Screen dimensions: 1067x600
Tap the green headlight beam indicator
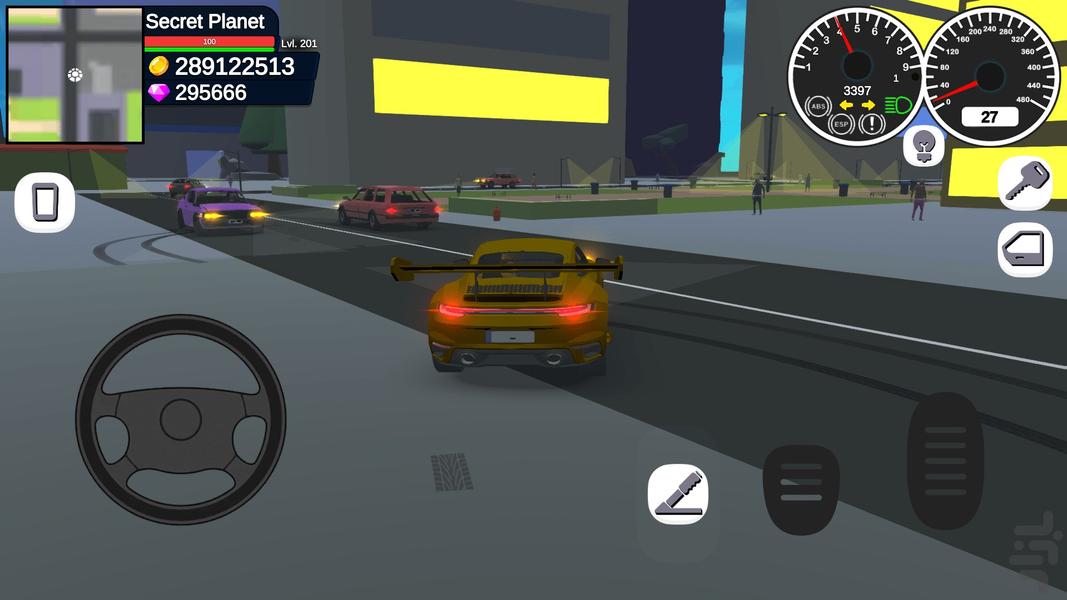click(897, 104)
